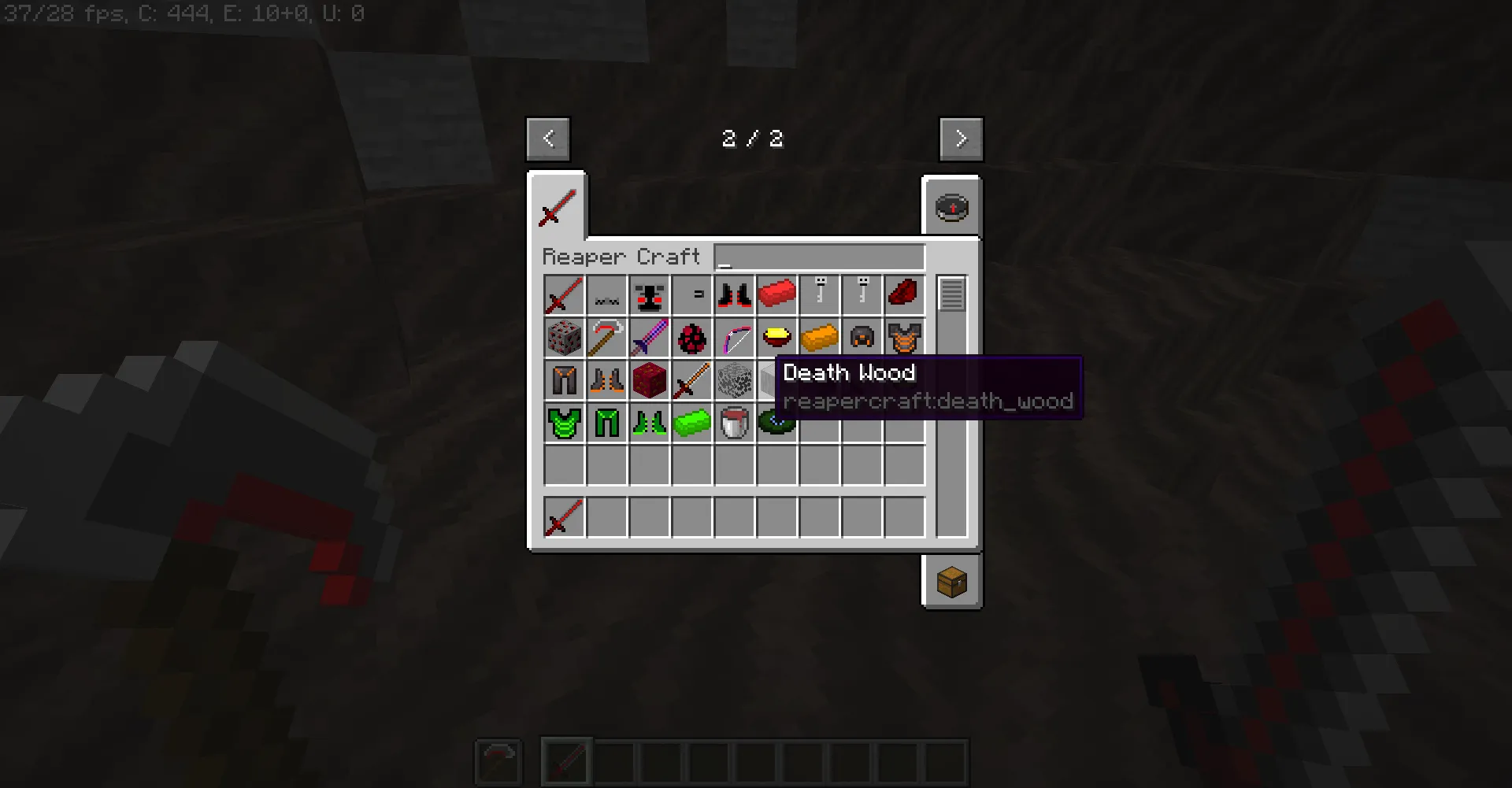Screen dimensions: 1512x788
Task: Pick the green ingot item
Action: [x=691, y=423]
